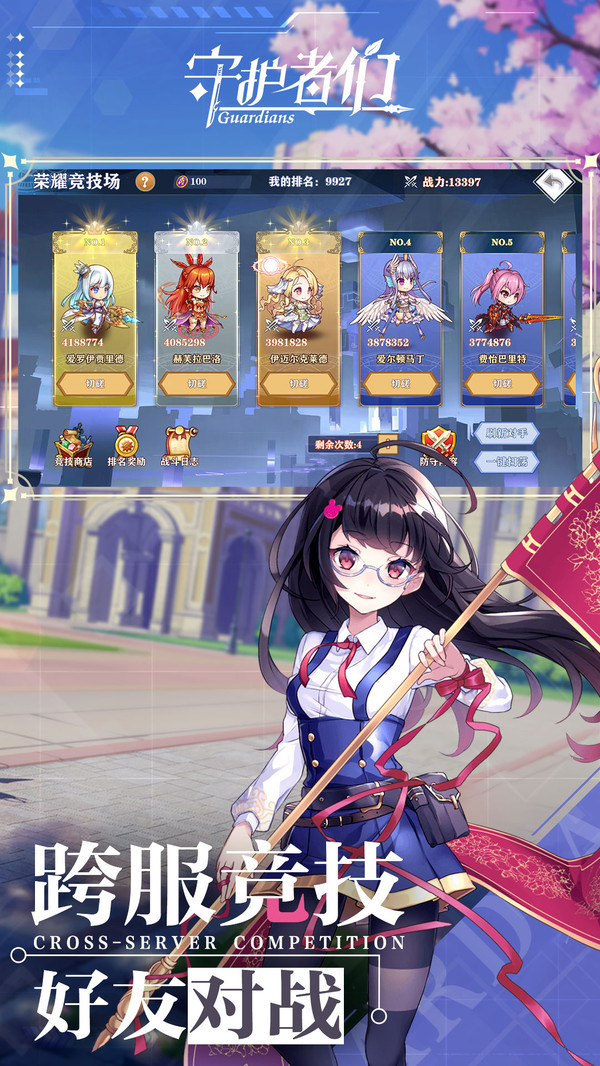600x1066 pixels.
Task: Open the 竞技商店 arena shop
Action: point(72,446)
